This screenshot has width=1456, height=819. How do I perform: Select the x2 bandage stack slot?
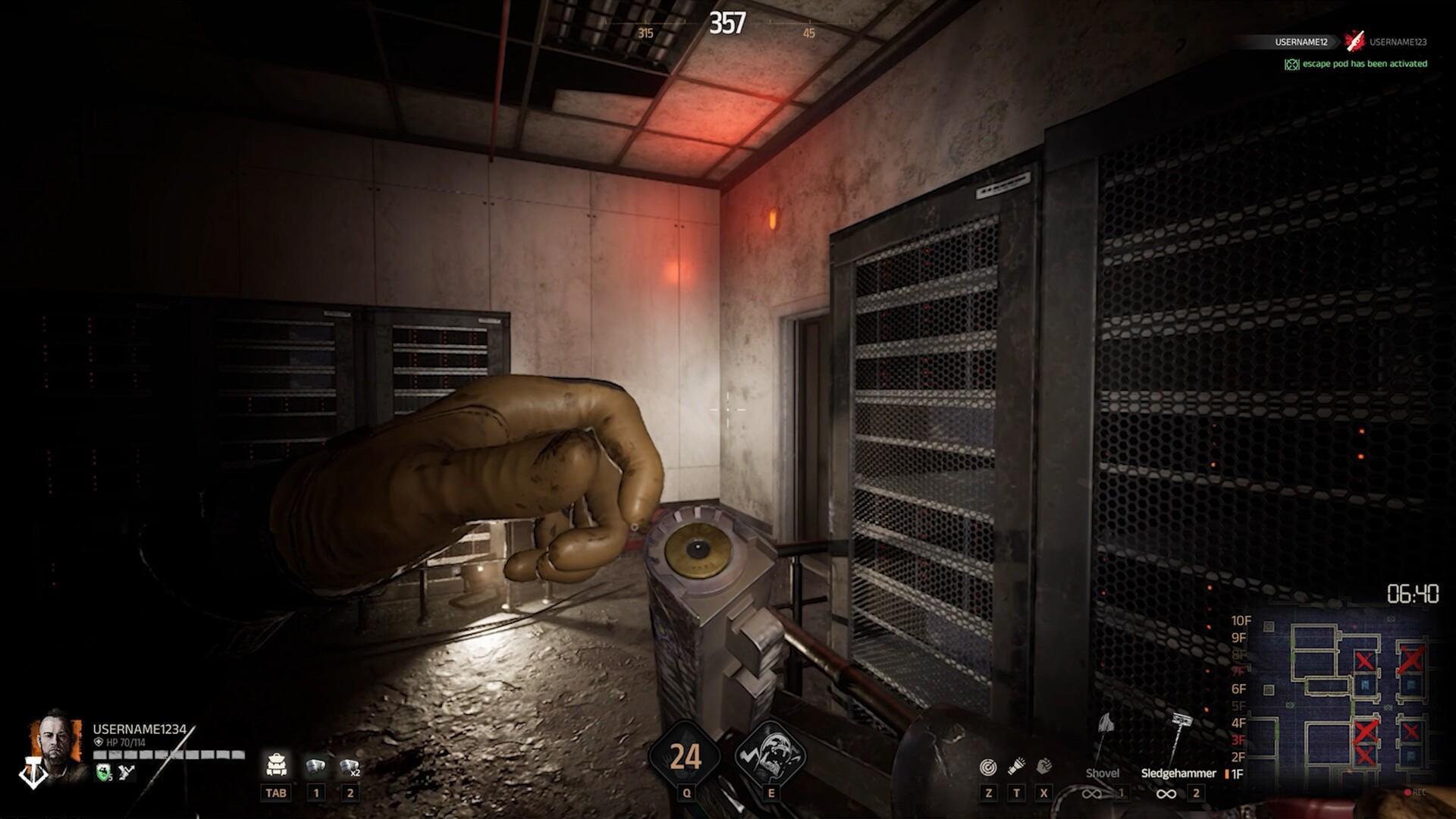[x=350, y=767]
